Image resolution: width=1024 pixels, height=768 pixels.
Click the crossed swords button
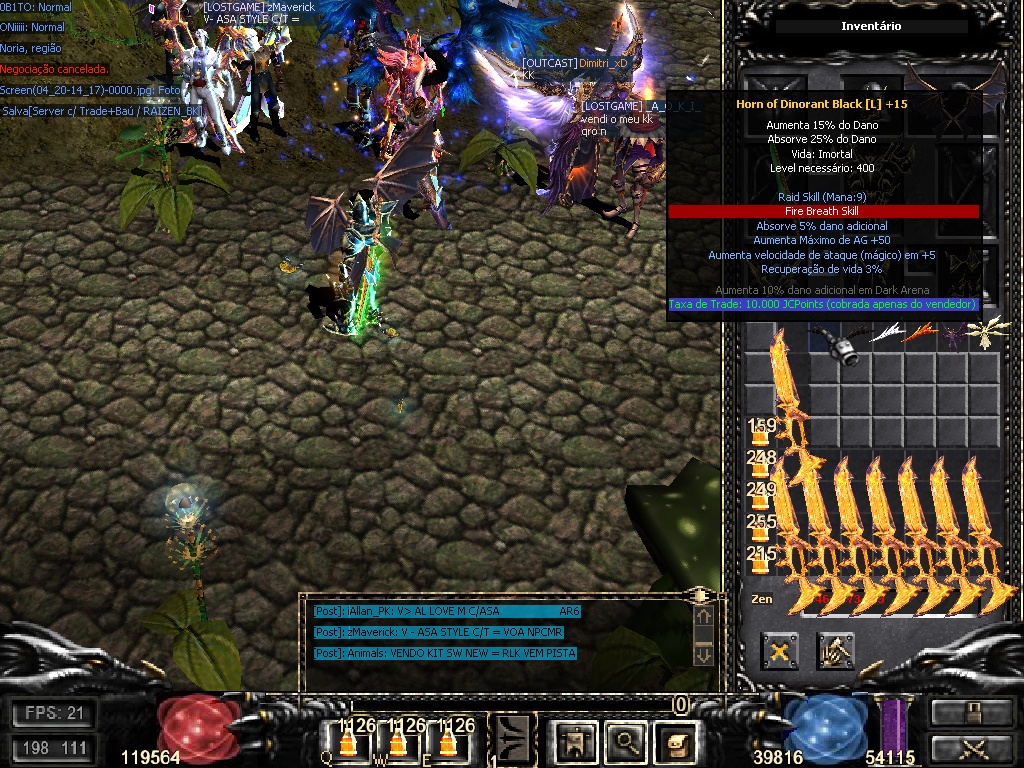(x=971, y=746)
